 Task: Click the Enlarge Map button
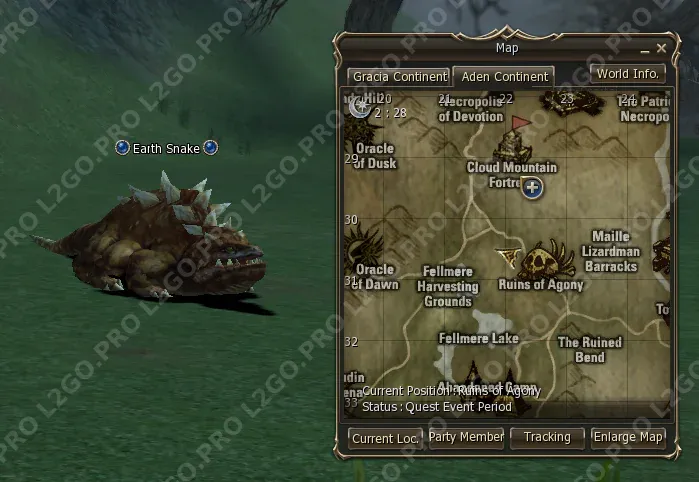(628, 437)
